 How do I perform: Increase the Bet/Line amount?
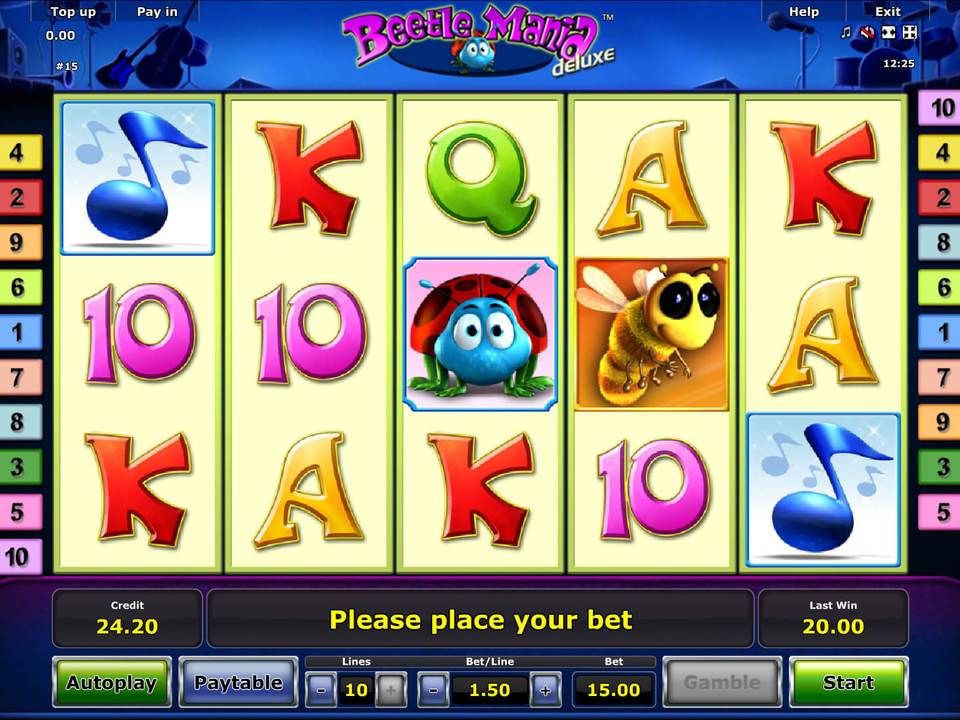coord(545,689)
